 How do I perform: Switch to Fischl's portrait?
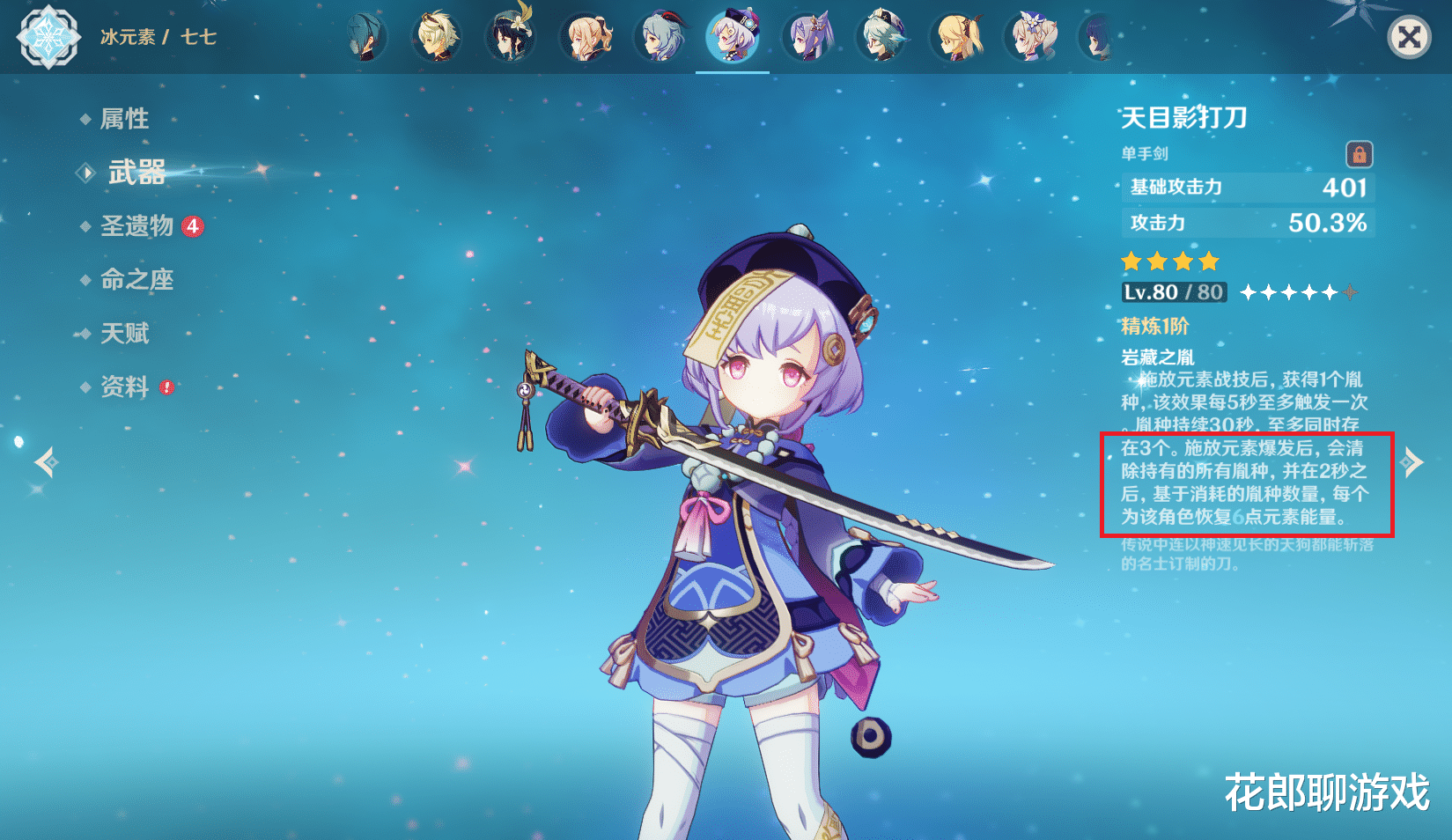958,38
